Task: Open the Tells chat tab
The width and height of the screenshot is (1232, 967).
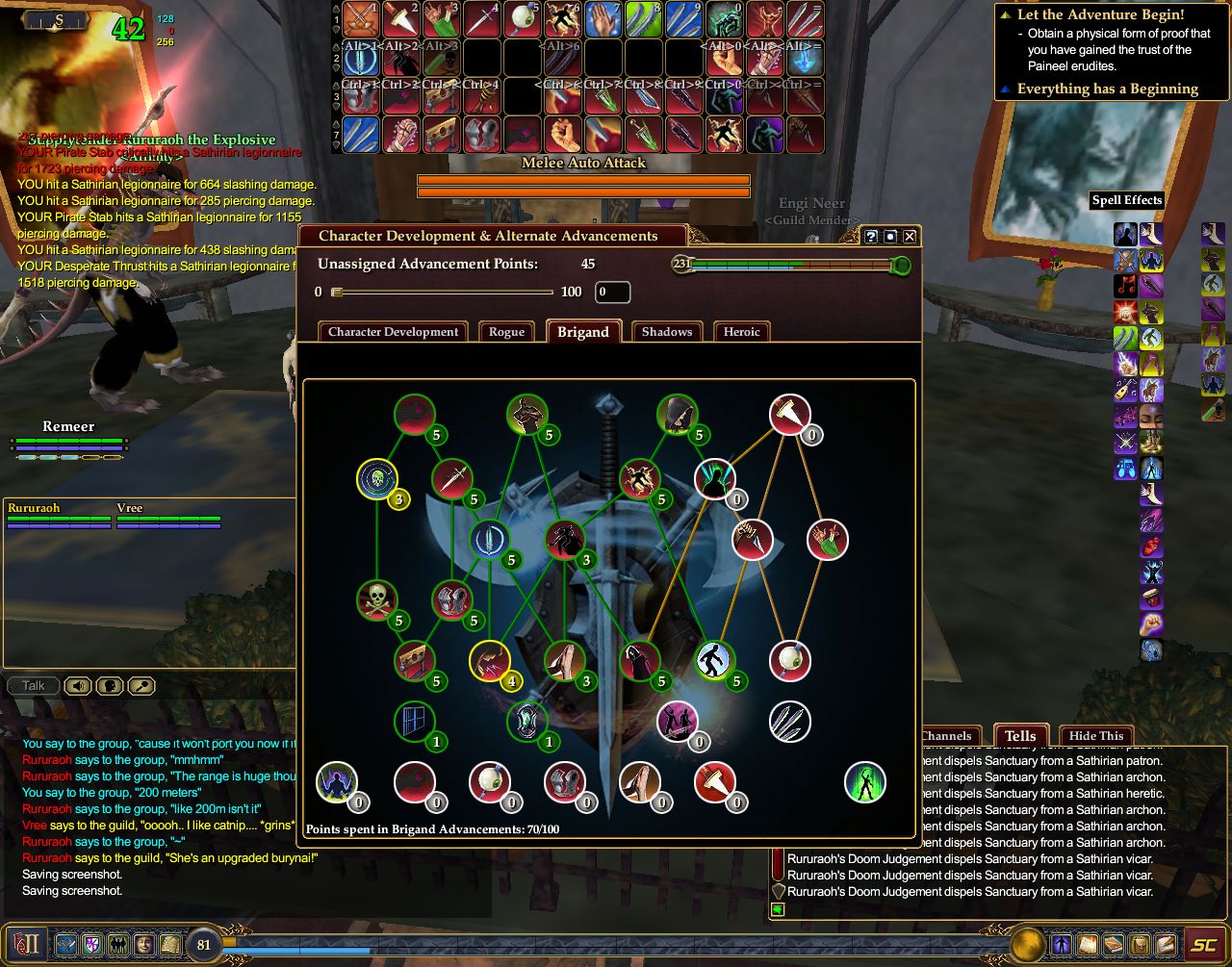Action: (x=1020, y=736)
